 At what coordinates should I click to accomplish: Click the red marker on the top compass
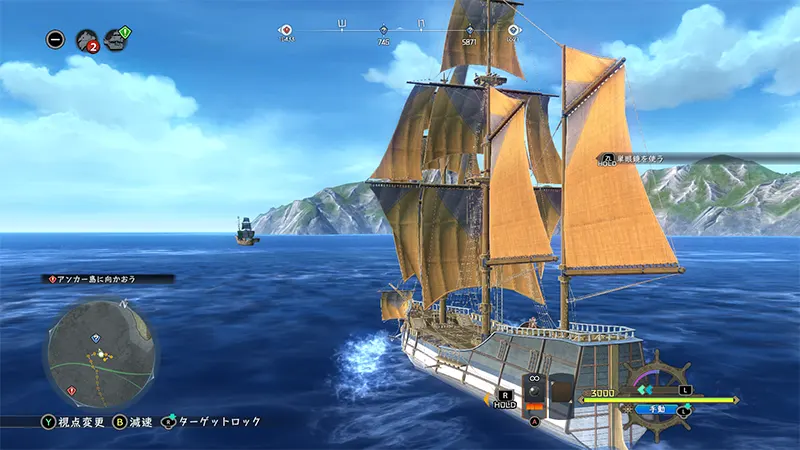tap(286, 30)
